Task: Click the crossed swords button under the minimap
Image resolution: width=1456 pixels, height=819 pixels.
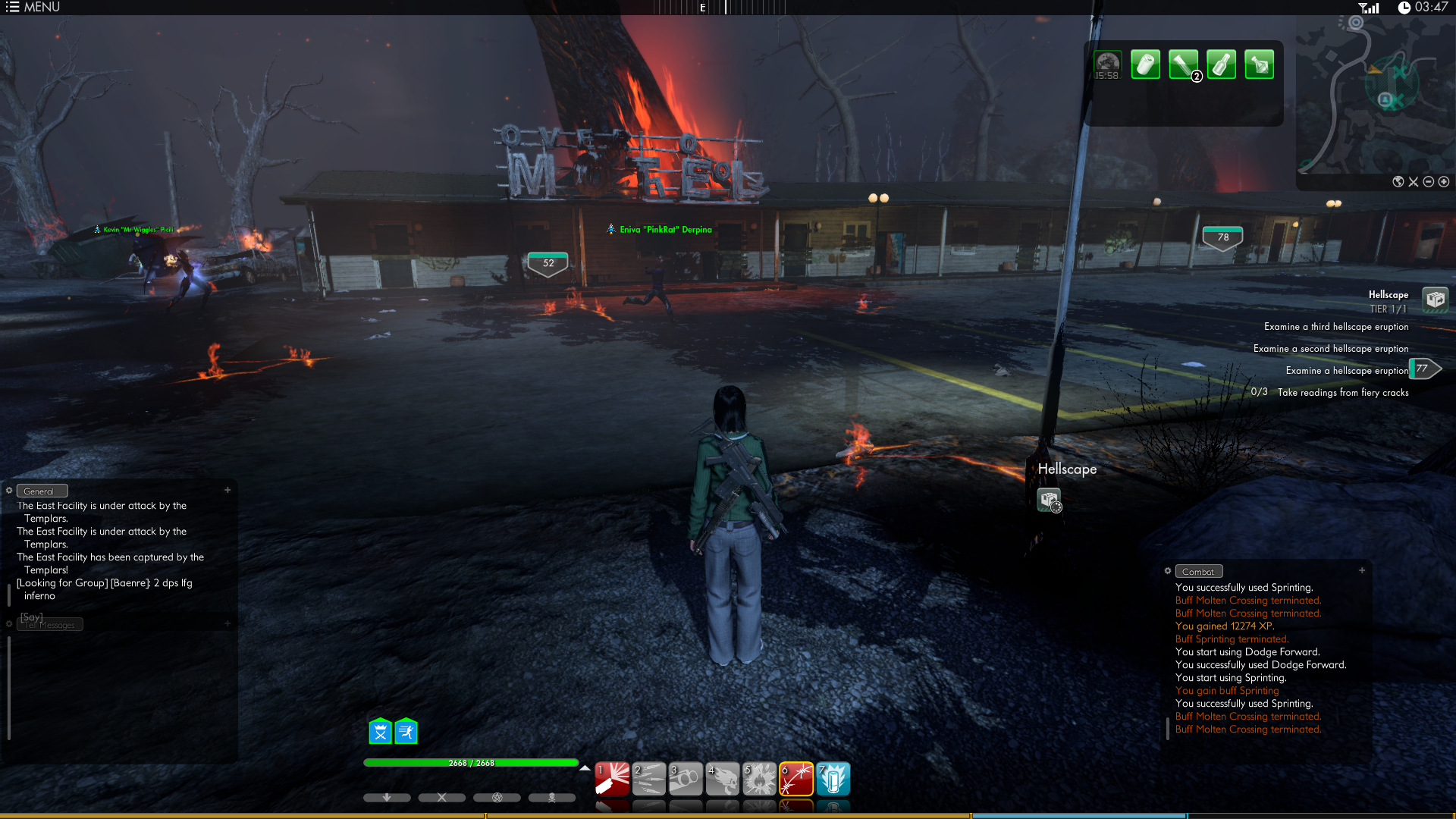Action: click(1414, 182)
